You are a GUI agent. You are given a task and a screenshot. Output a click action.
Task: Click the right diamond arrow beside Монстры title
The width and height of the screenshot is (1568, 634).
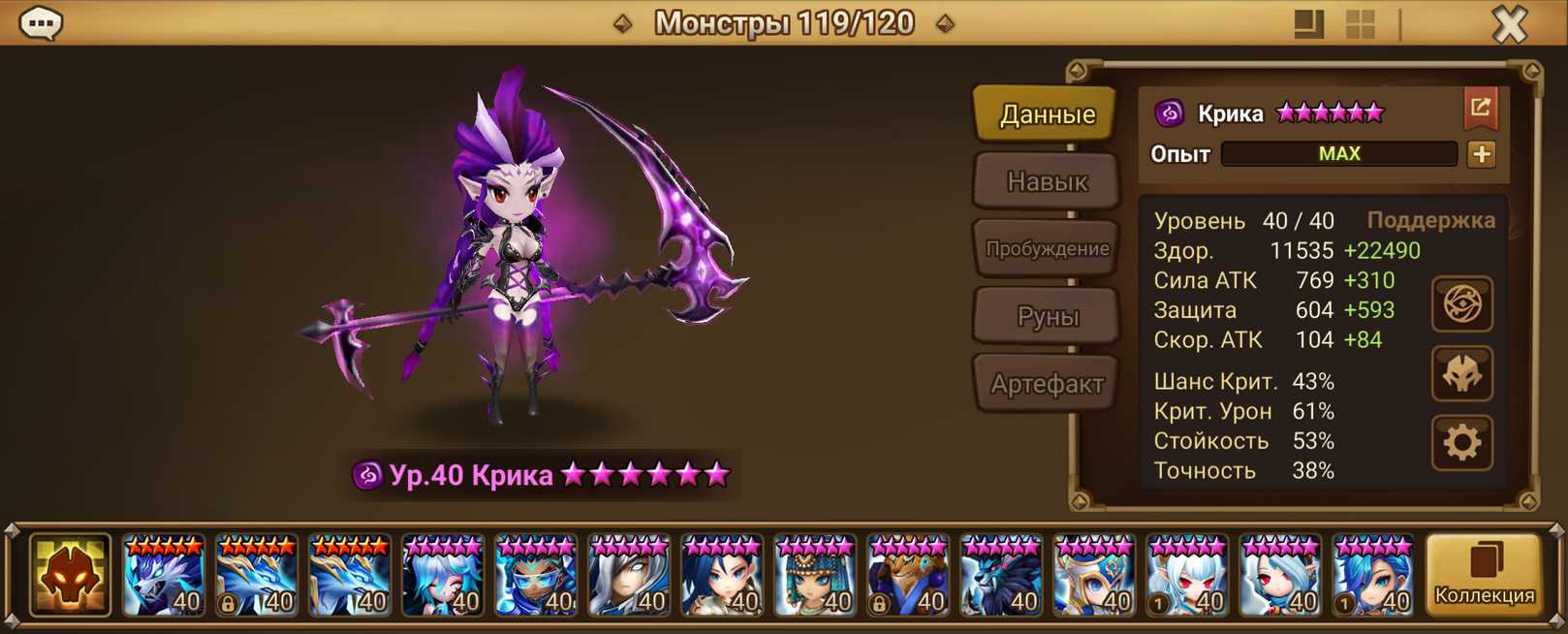coord(945,23)
